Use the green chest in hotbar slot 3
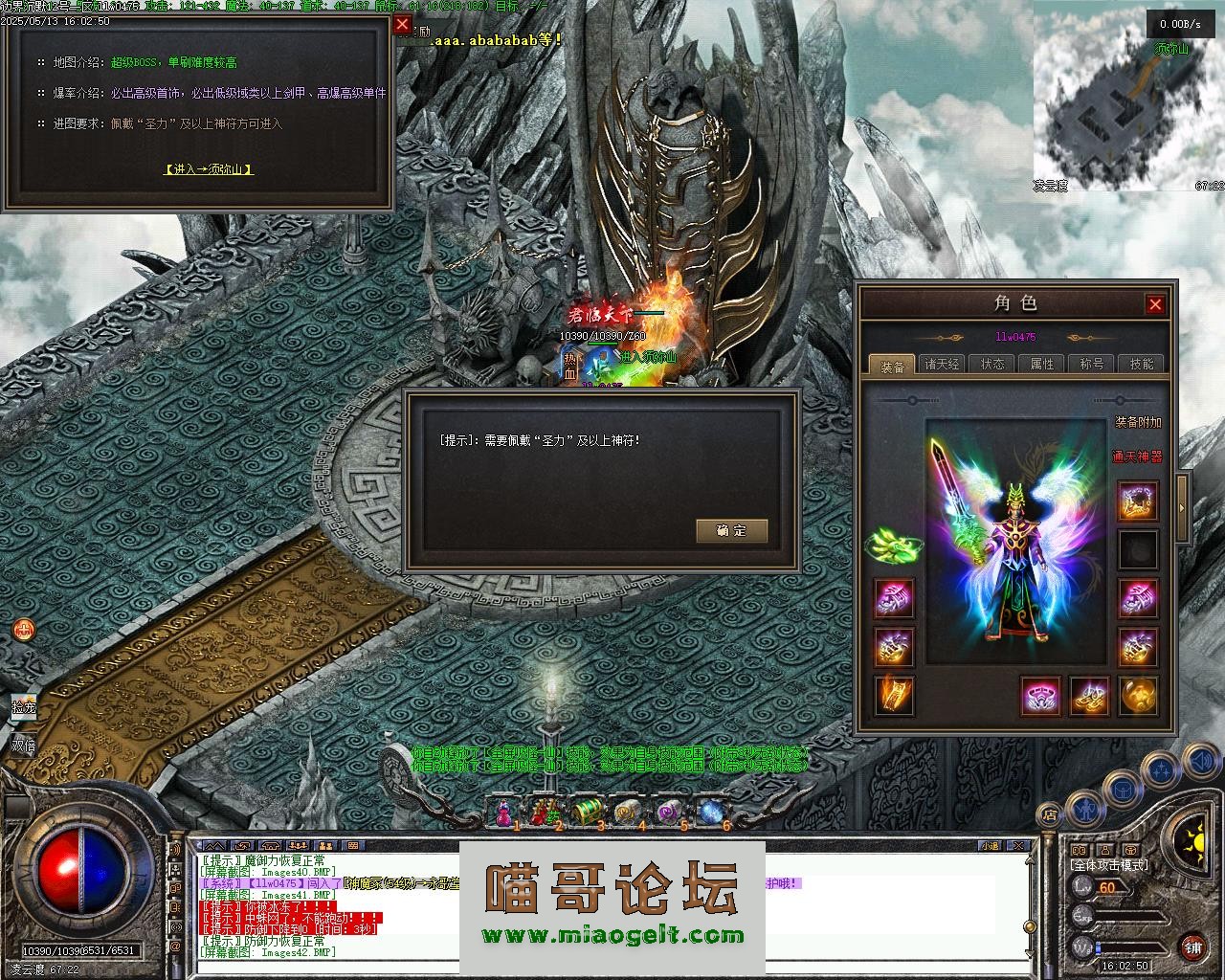Image resolution: width=1225 pixels, height=980 pixels. click(x=586, y=812)
